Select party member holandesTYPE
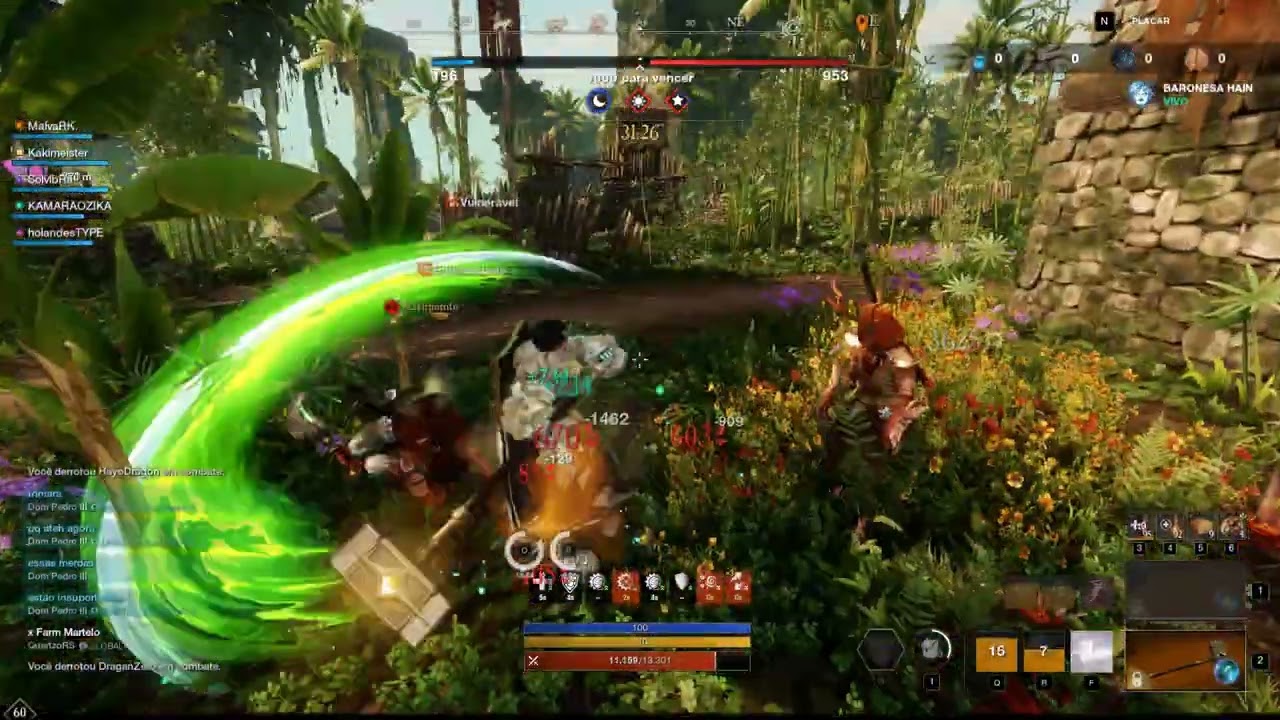This screenshot has width=1280, height=720. (65, 233)
